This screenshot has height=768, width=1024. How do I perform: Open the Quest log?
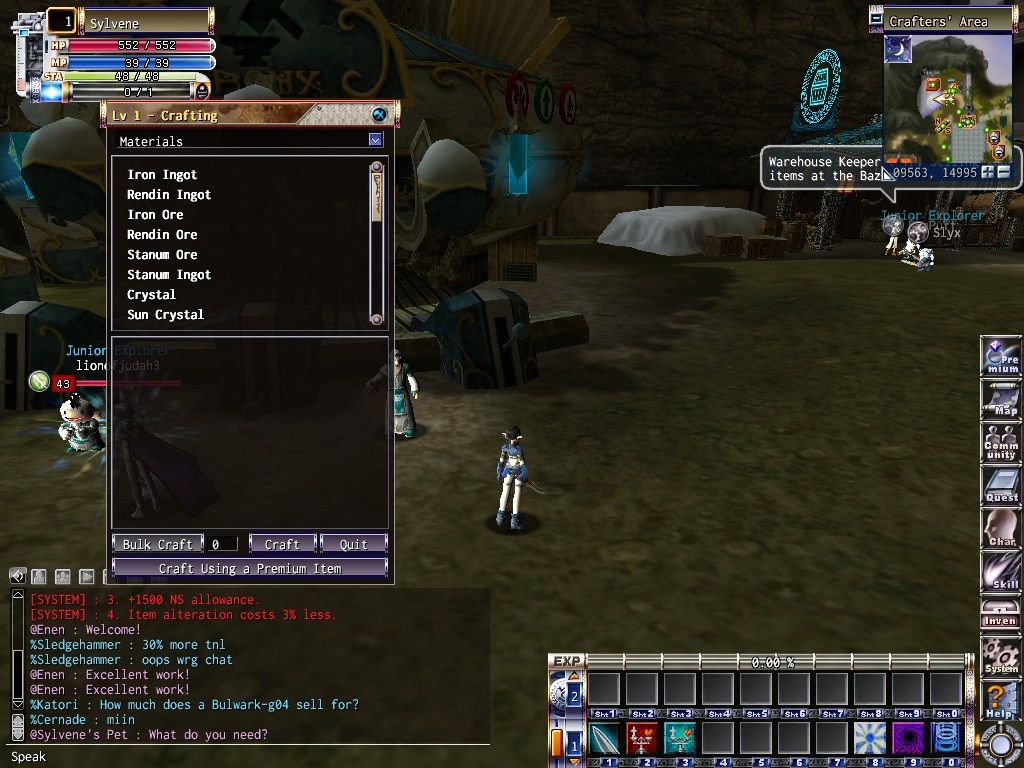point(1001,485)
